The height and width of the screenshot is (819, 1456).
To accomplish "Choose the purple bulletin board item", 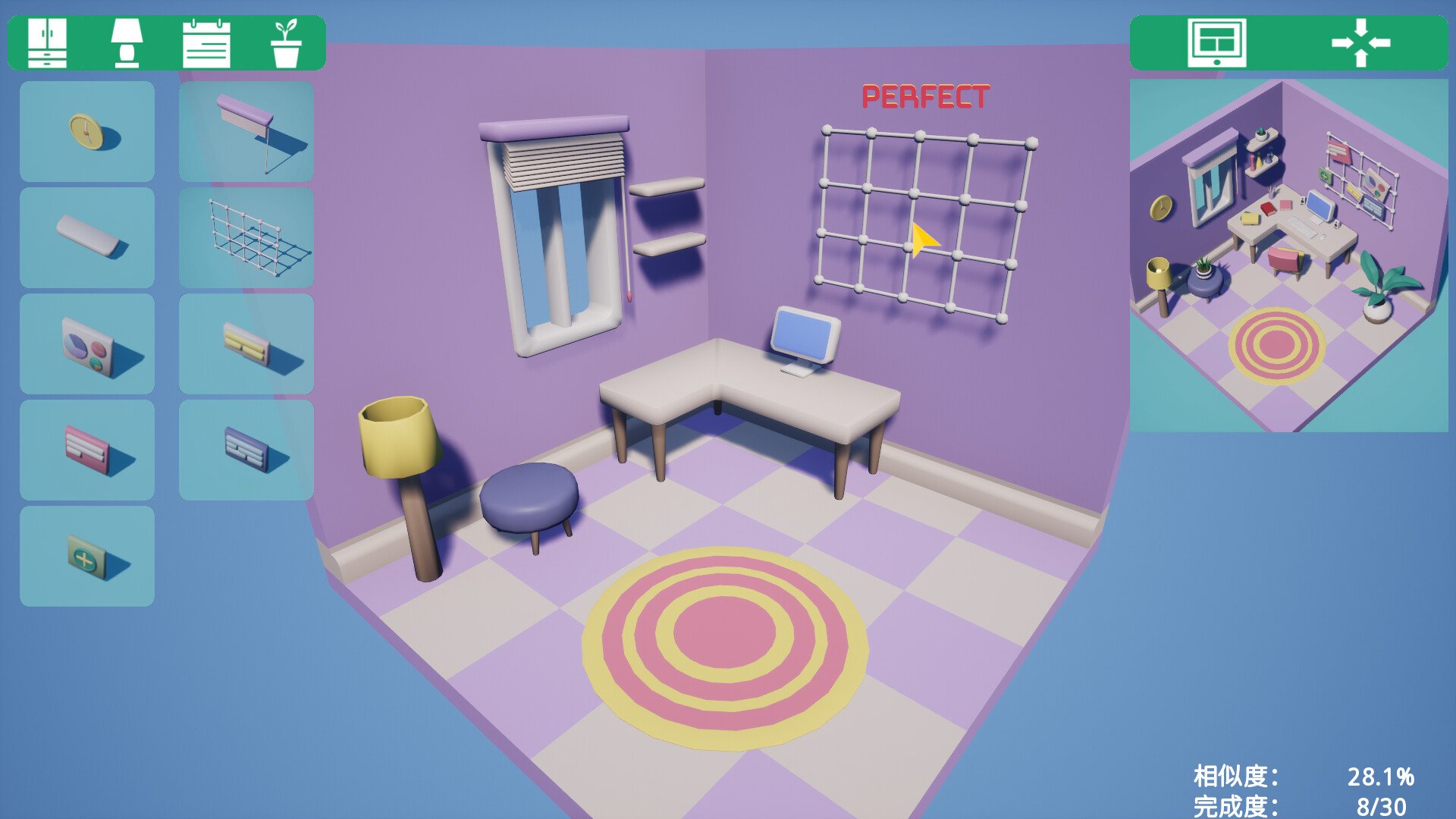I will (244, 449).
